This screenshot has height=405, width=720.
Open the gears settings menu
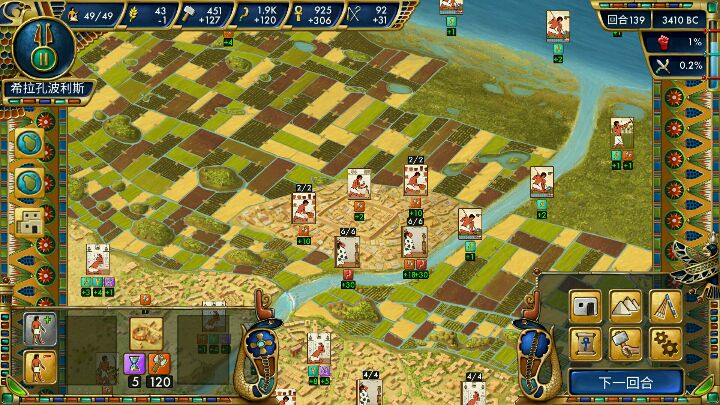coord(666,343)
